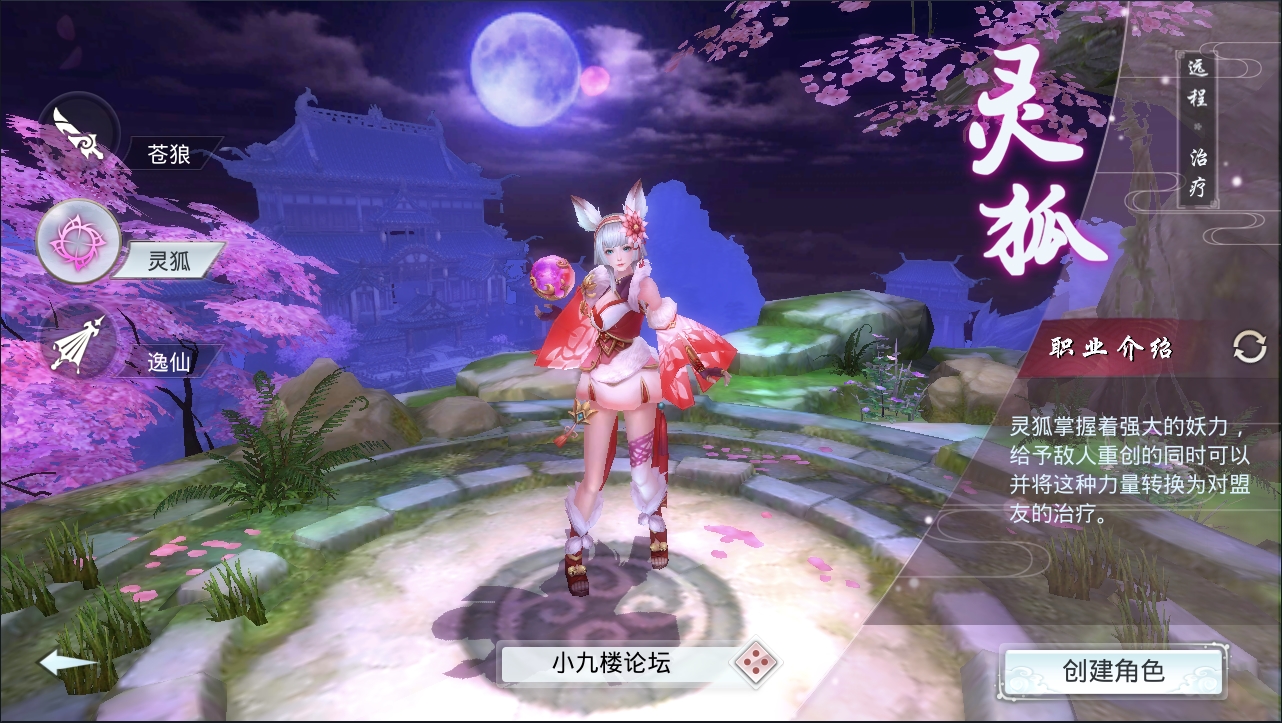1282x723 pixels.
Task: Select the pink lotus icon for the 灵狐 class
Action: [x=78, y=242]
